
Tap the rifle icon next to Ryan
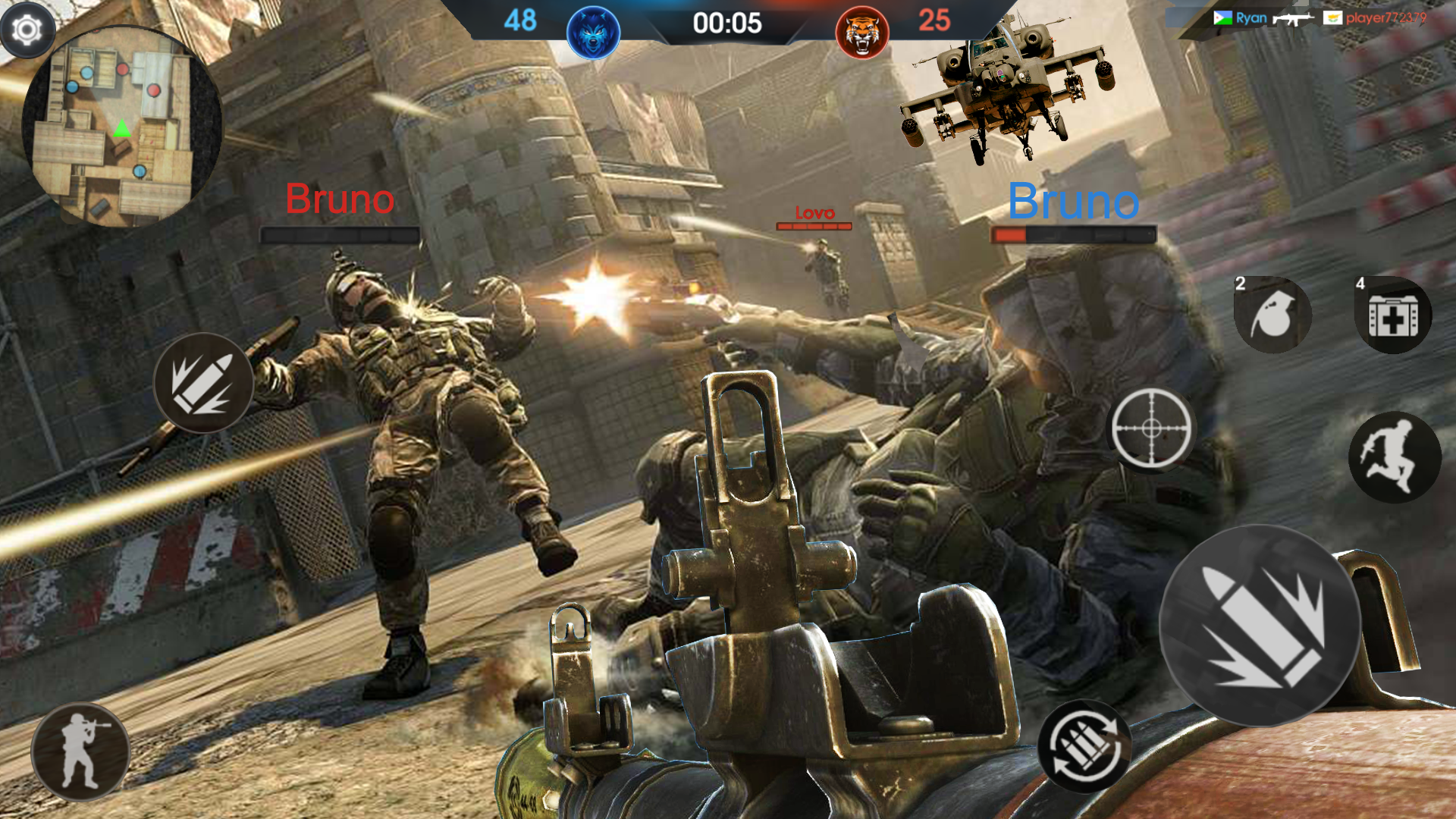[x=1293, y=17]
